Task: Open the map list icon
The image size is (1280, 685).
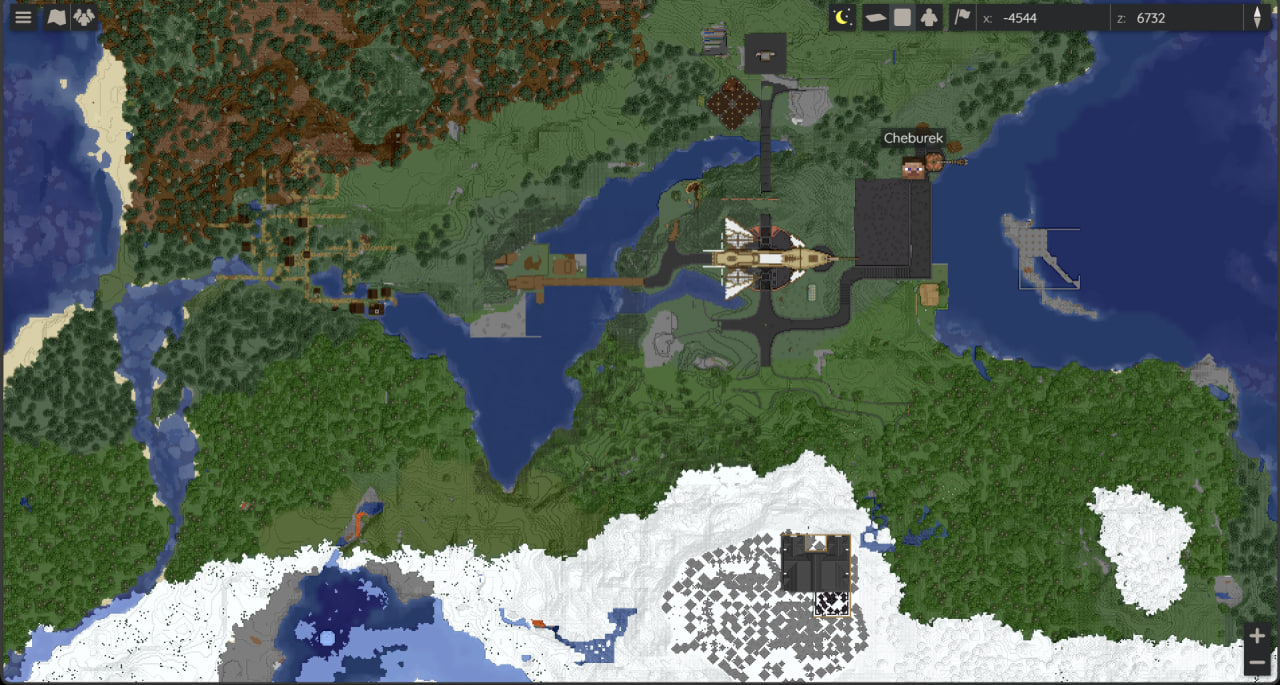Action: [x=57, y=18]
